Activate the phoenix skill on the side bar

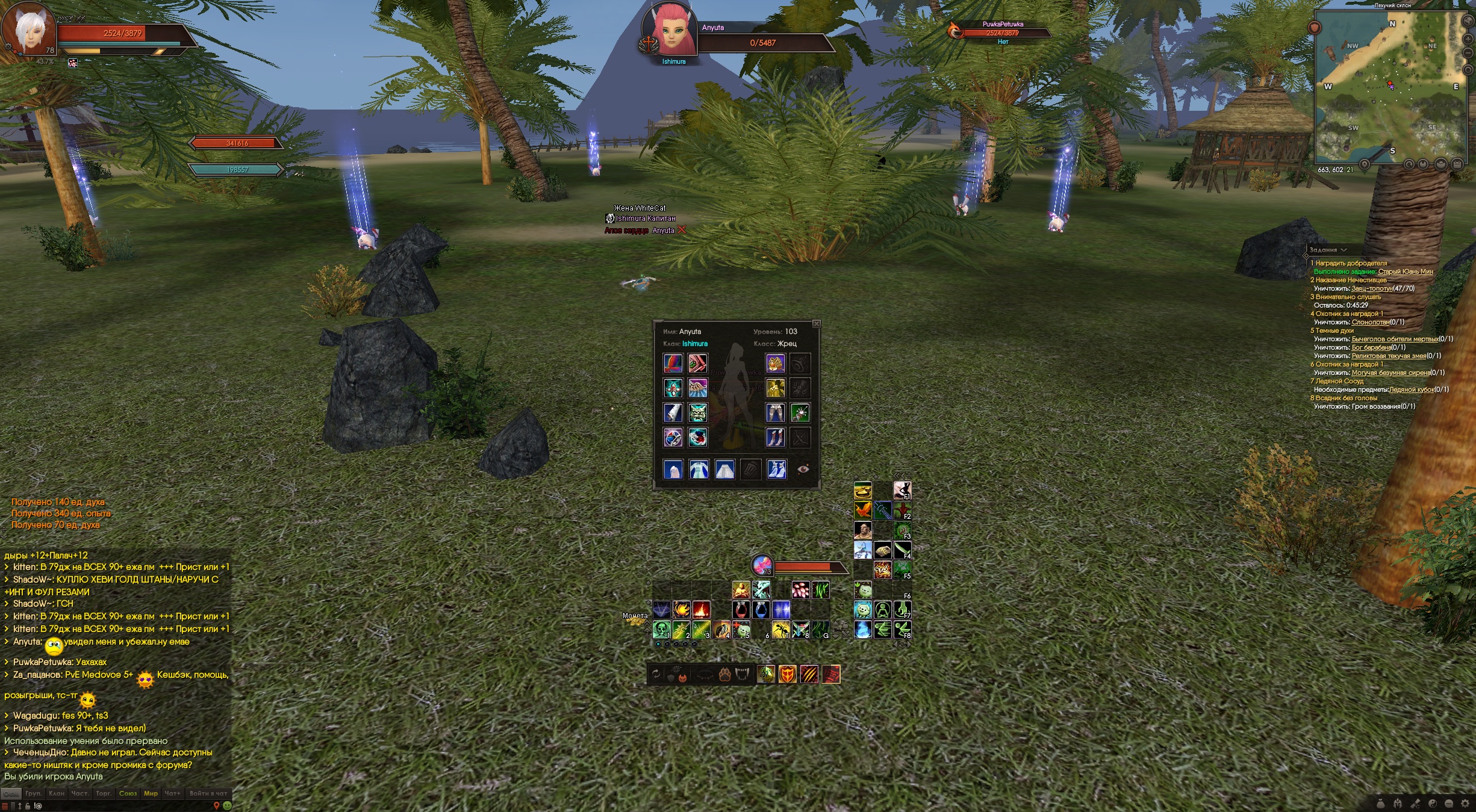862,511
